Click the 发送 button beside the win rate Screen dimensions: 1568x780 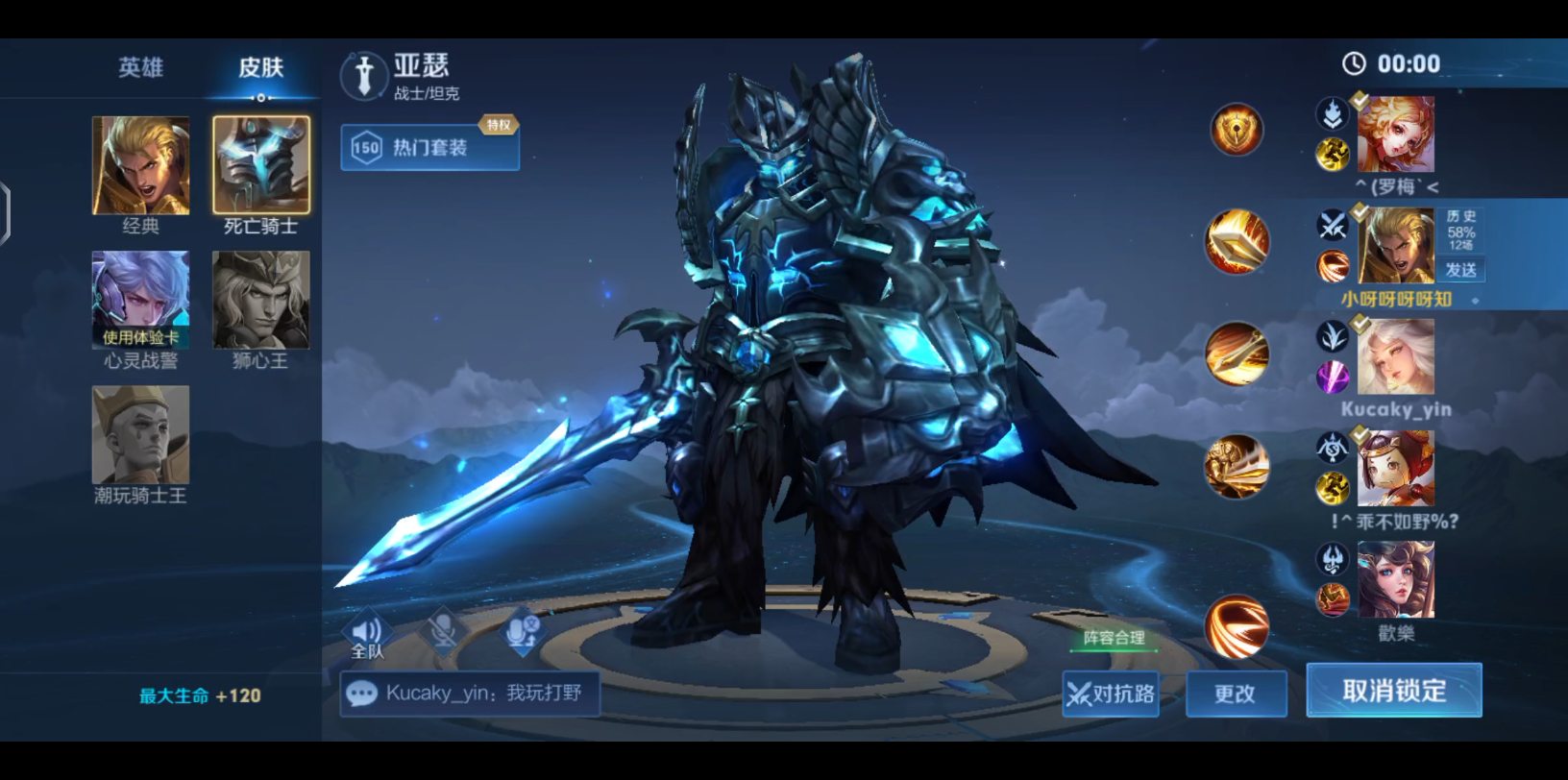pyautogui.click(x=1461, y=270)
